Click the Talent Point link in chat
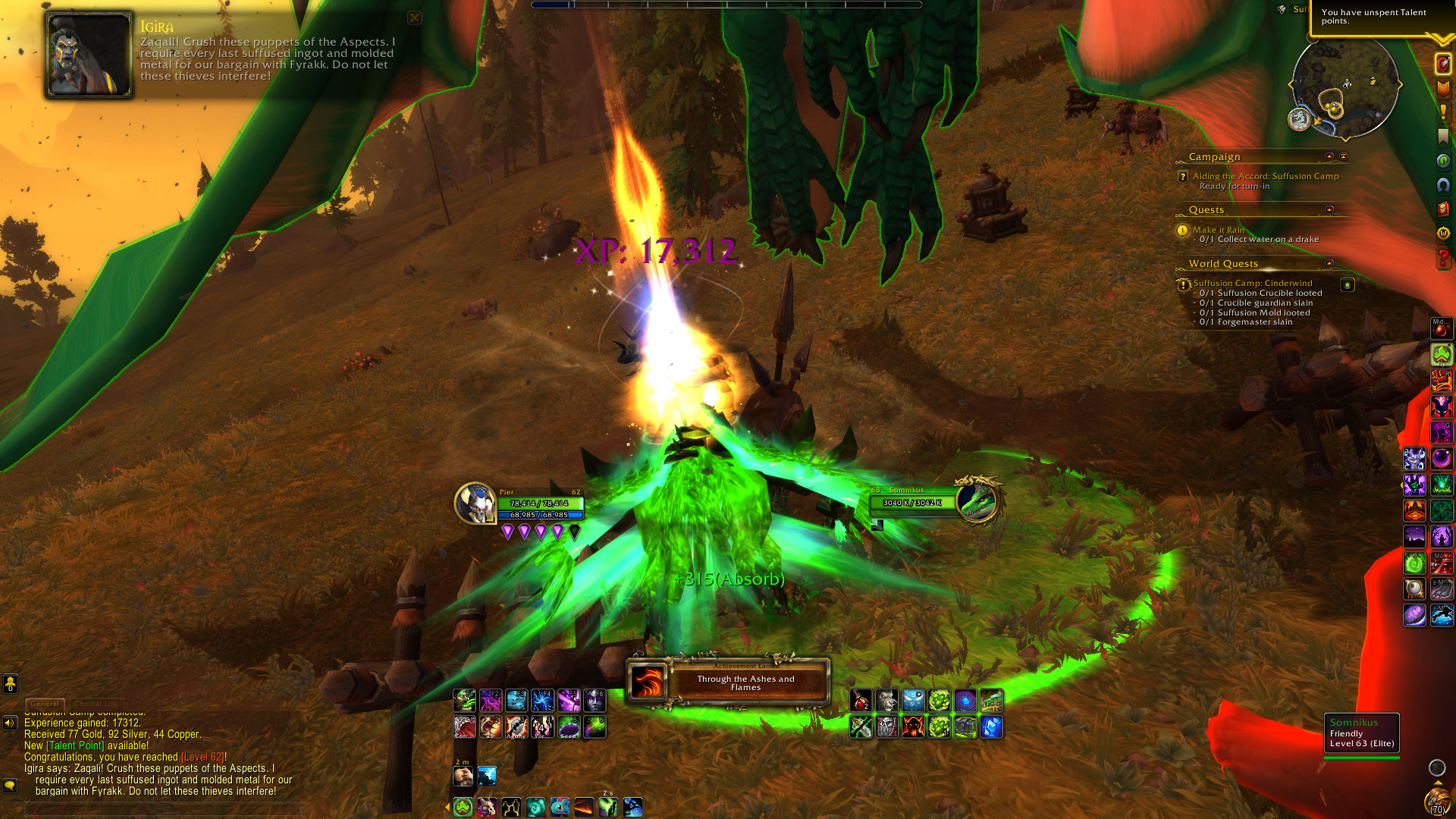 pyautogui.click(x=75, y=745)
